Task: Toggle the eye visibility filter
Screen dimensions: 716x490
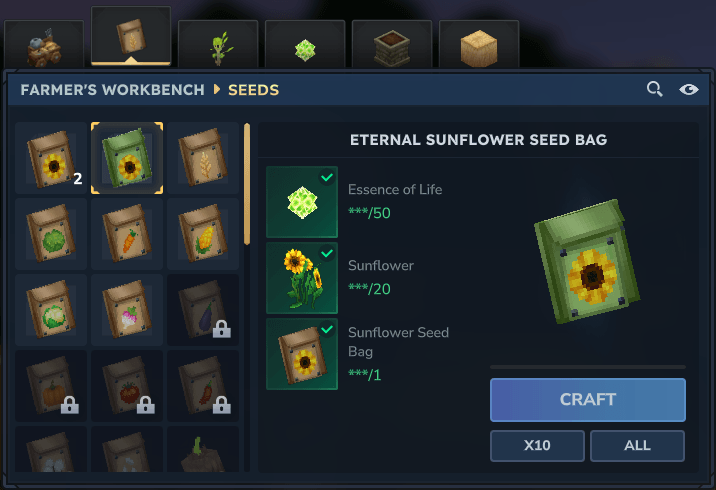Action: coord(689,90)
